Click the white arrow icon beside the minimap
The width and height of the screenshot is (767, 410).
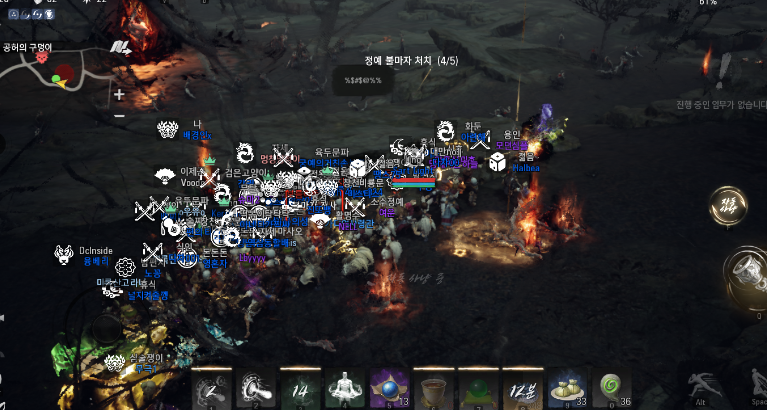coord(121,47)
